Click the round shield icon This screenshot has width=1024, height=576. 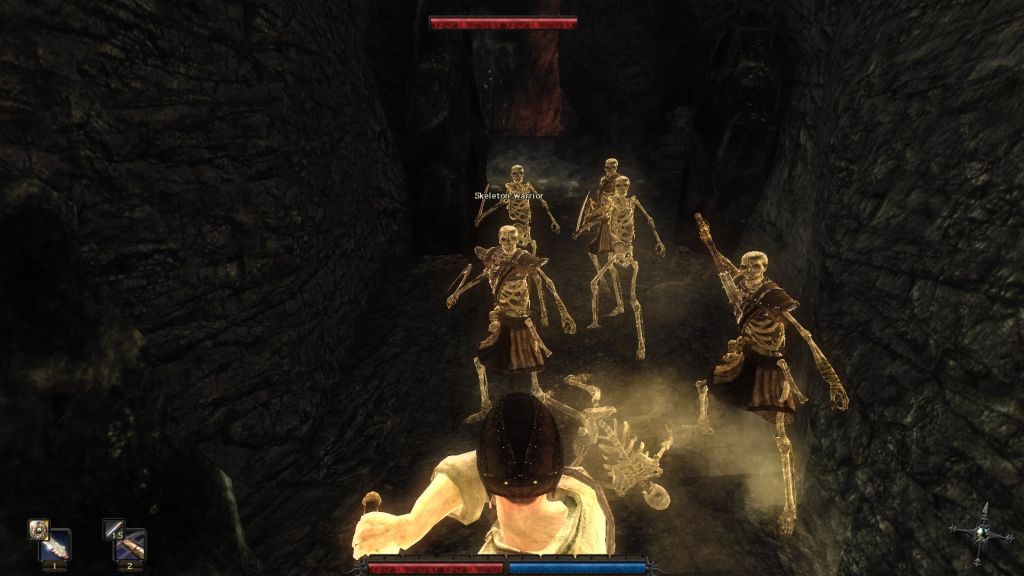pyautogui.click(x=39, y=528)
